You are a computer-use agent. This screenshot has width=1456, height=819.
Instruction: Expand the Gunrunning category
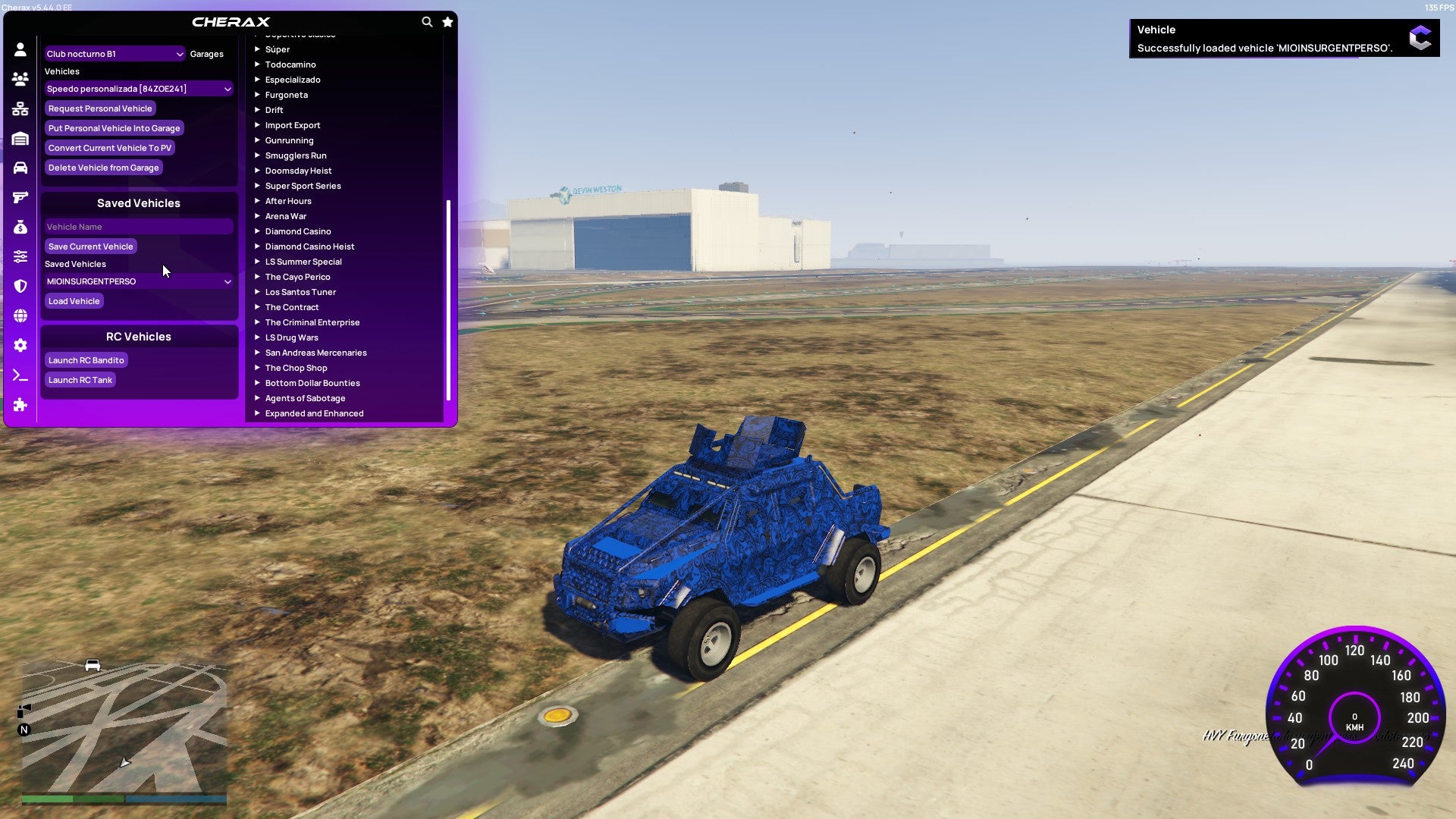pos(289,140)
